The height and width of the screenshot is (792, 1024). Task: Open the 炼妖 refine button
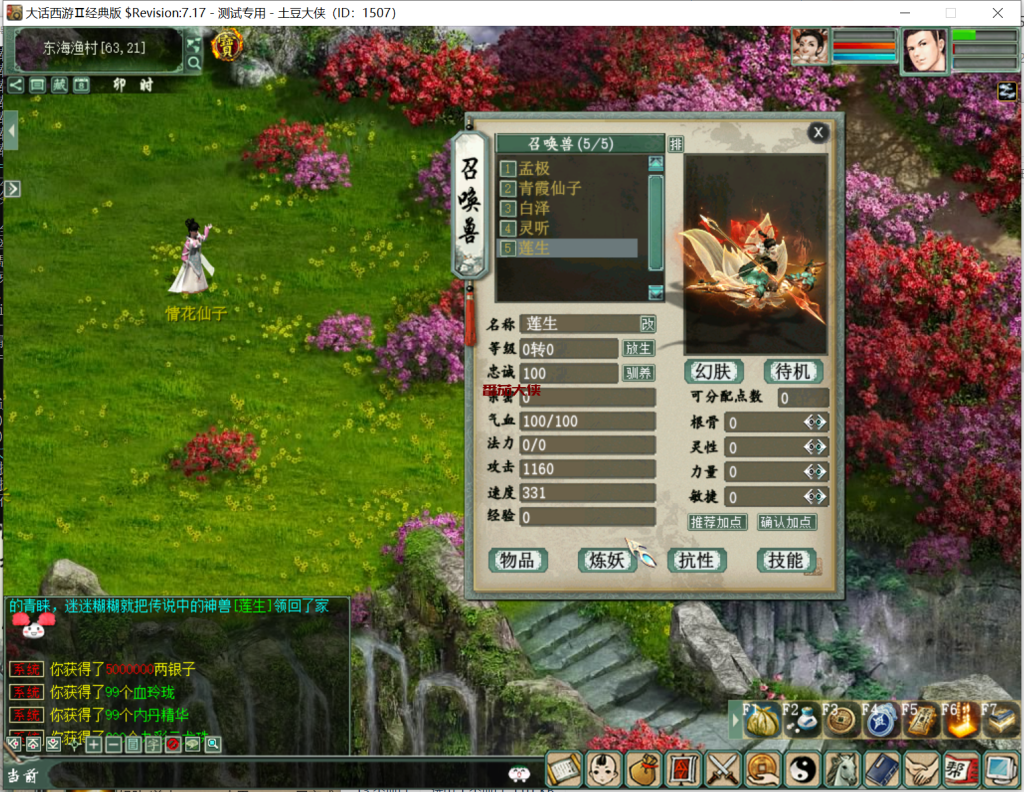607,560
